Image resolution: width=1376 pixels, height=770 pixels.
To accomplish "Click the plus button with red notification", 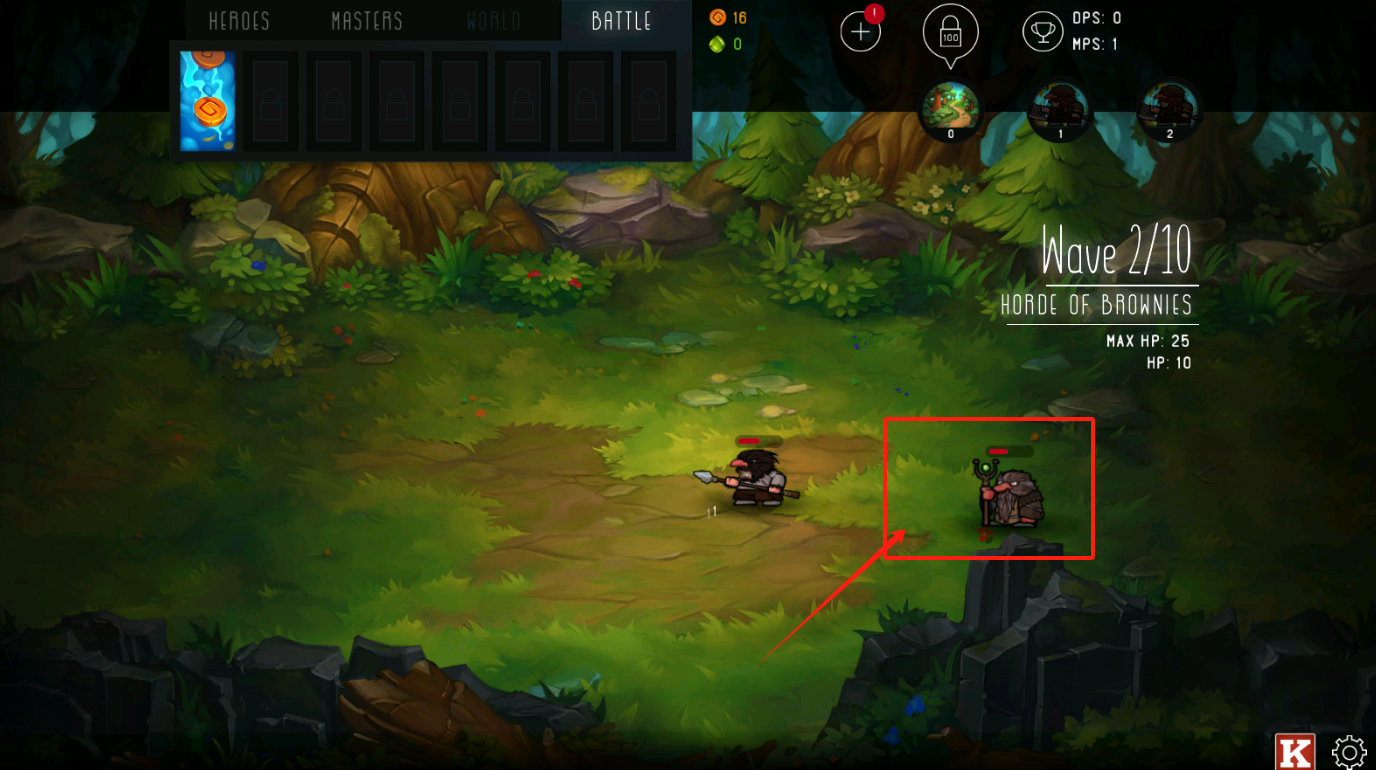I will (x=860, y=32).
